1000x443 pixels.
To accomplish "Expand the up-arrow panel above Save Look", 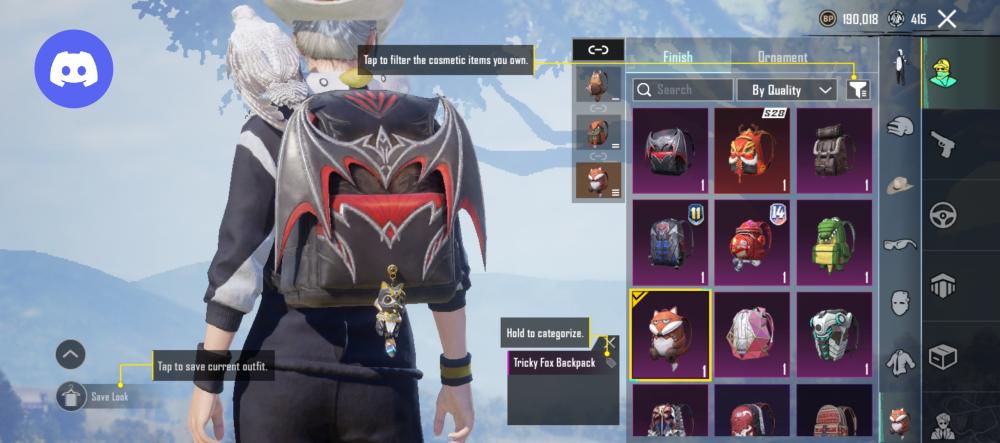I will (71, 354).
